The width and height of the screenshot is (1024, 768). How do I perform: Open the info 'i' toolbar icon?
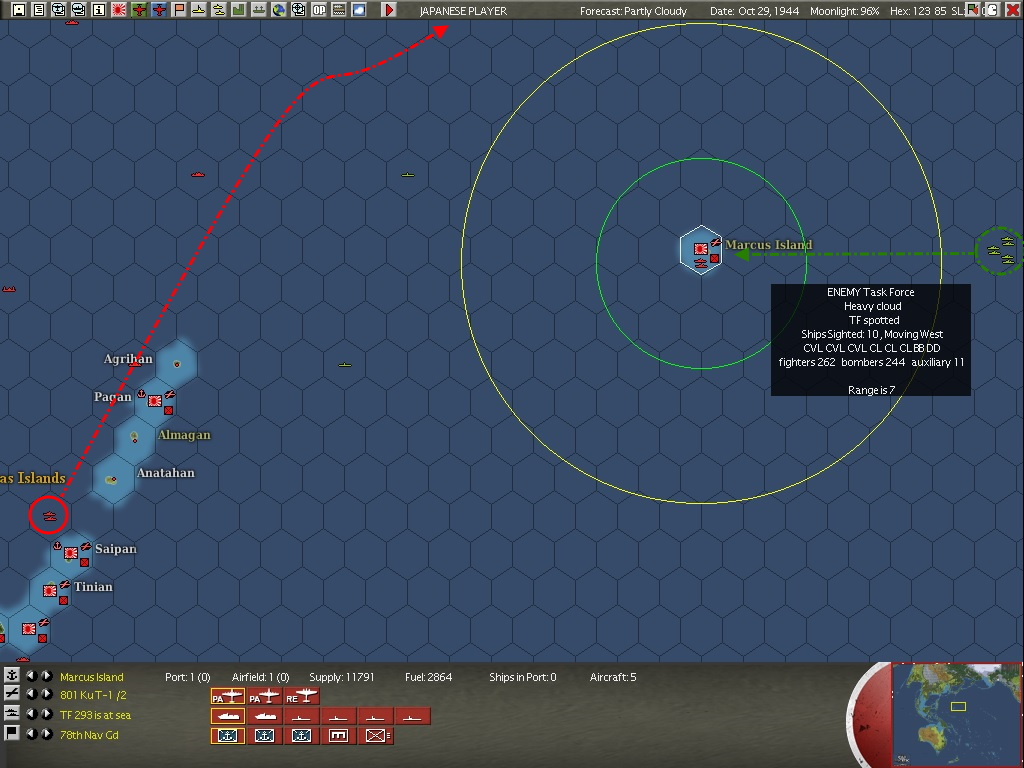98,10
